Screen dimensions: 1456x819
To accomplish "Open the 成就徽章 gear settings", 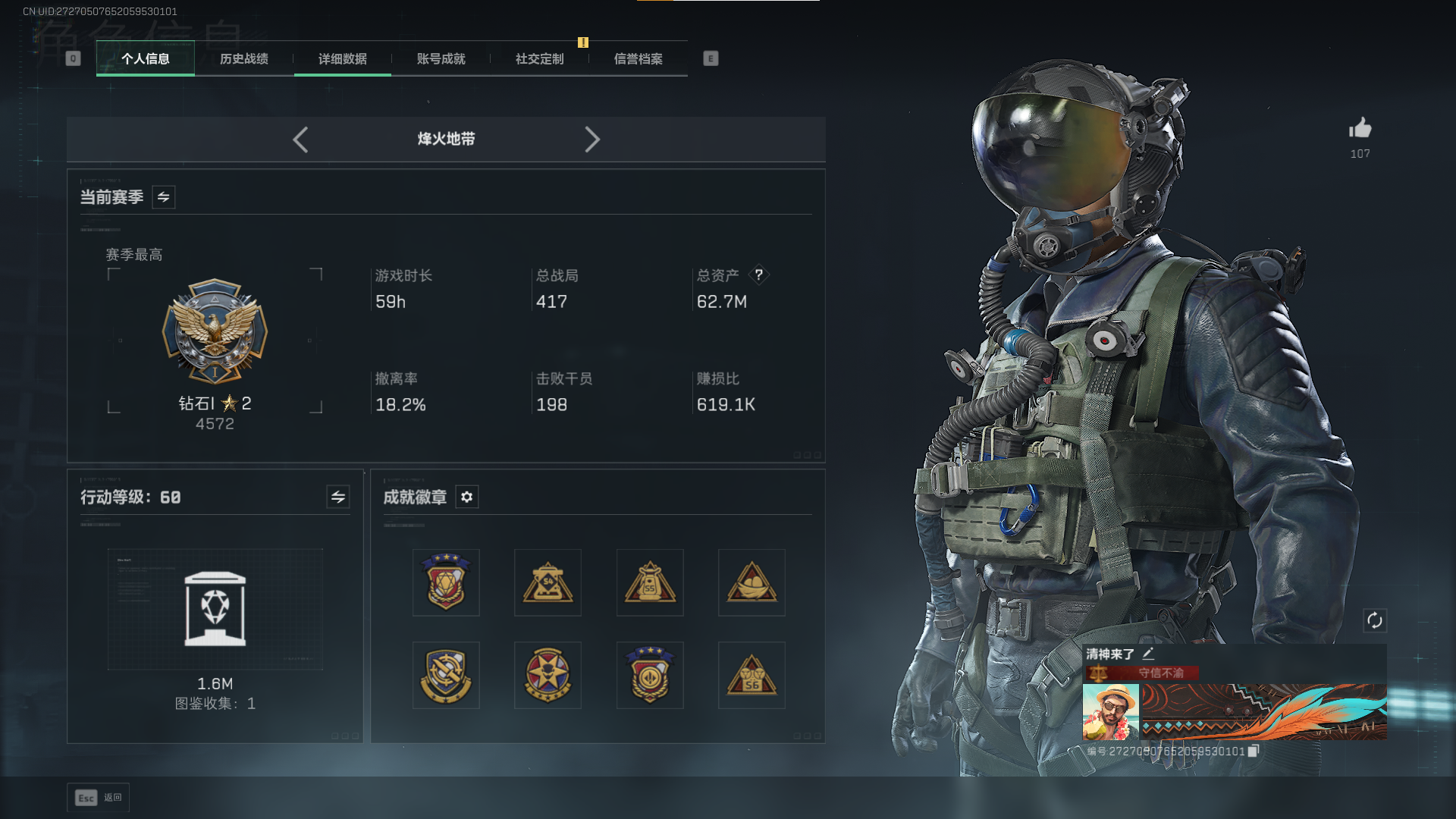I will coord(467,497).
